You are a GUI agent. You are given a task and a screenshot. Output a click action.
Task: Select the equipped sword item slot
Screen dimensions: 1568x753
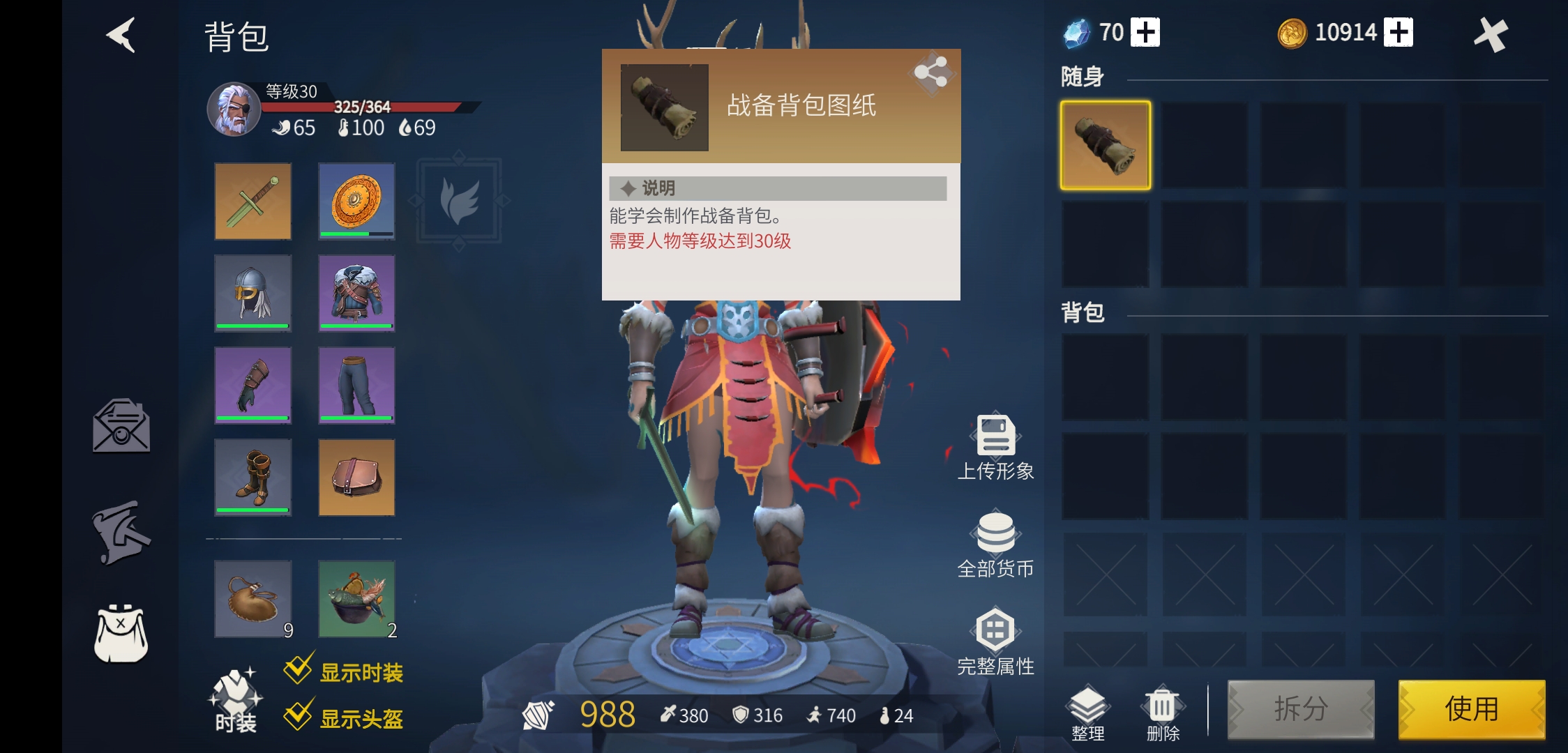252,201
